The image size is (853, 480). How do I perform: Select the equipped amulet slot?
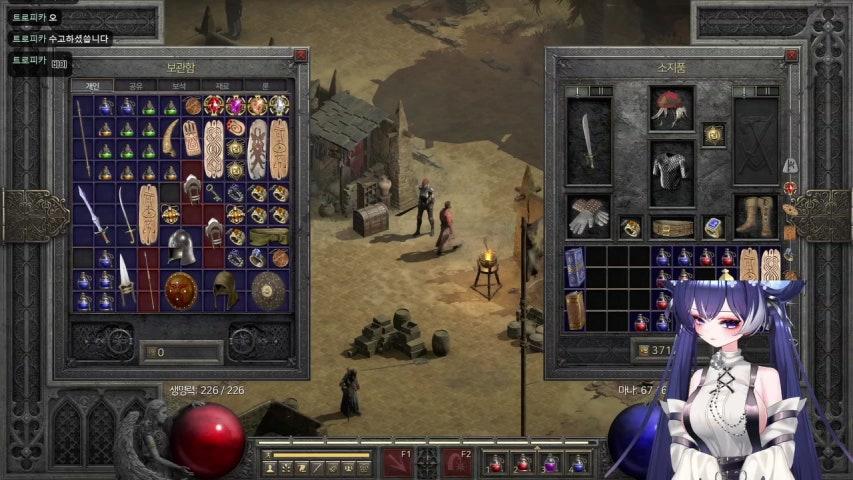[713, 134]
